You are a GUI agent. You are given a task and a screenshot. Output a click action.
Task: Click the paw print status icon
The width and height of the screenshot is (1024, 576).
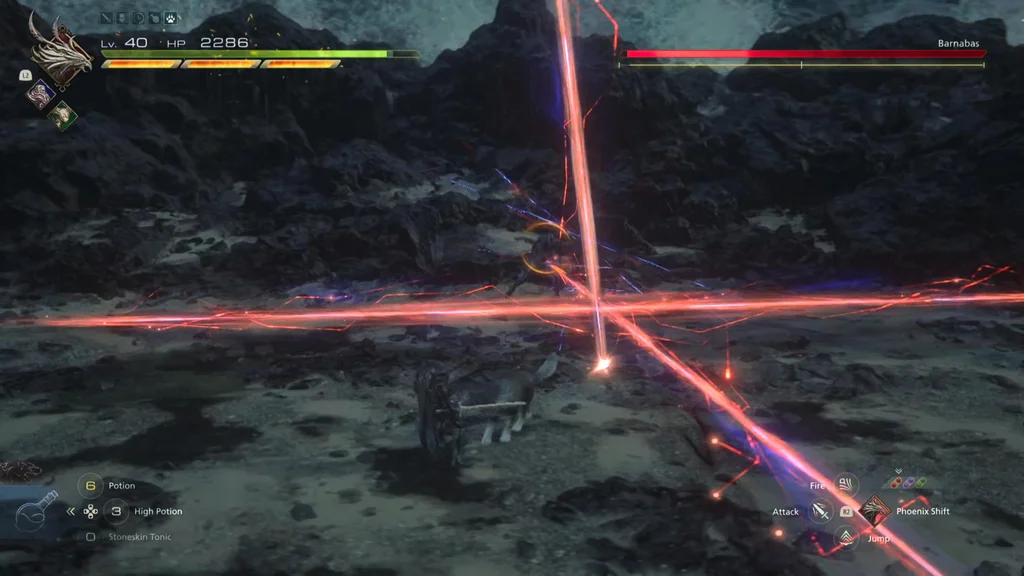171,18
